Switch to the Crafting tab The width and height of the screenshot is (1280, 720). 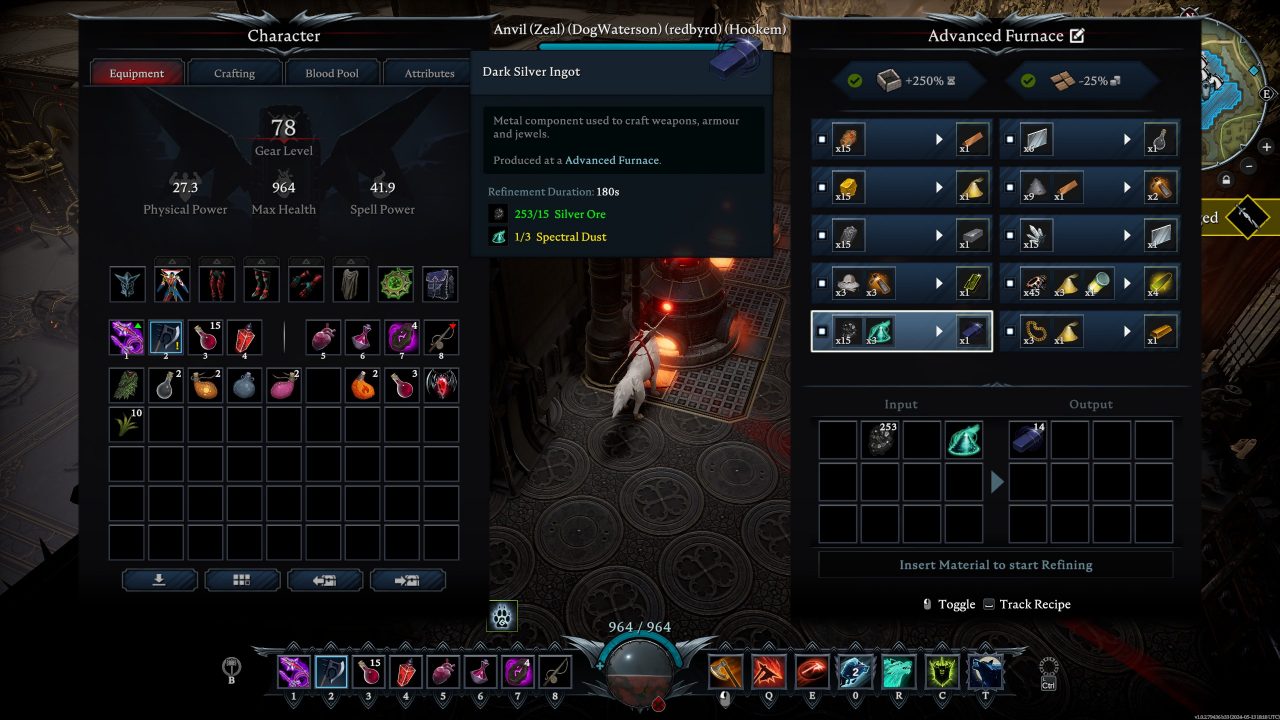point(234,72)
